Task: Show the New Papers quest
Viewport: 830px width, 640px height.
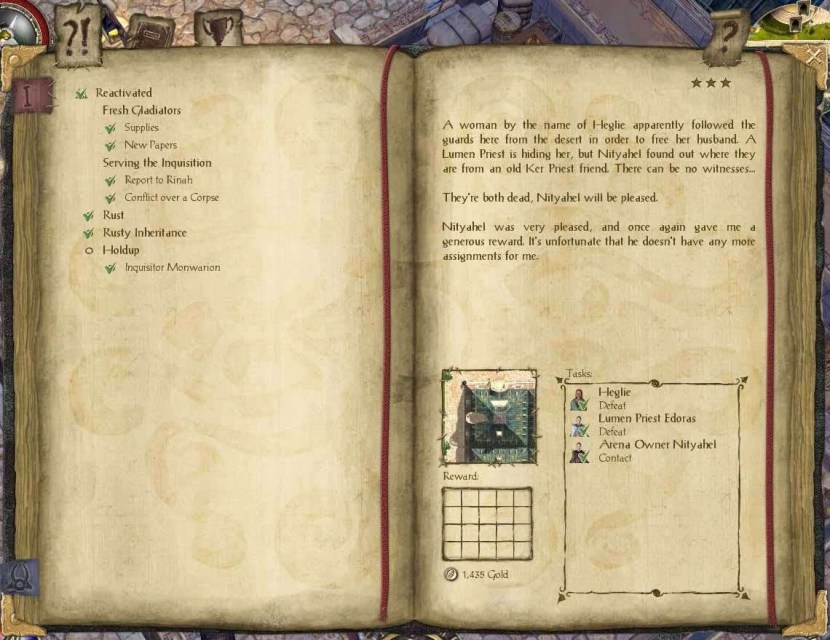Action: tap(150, 145)
